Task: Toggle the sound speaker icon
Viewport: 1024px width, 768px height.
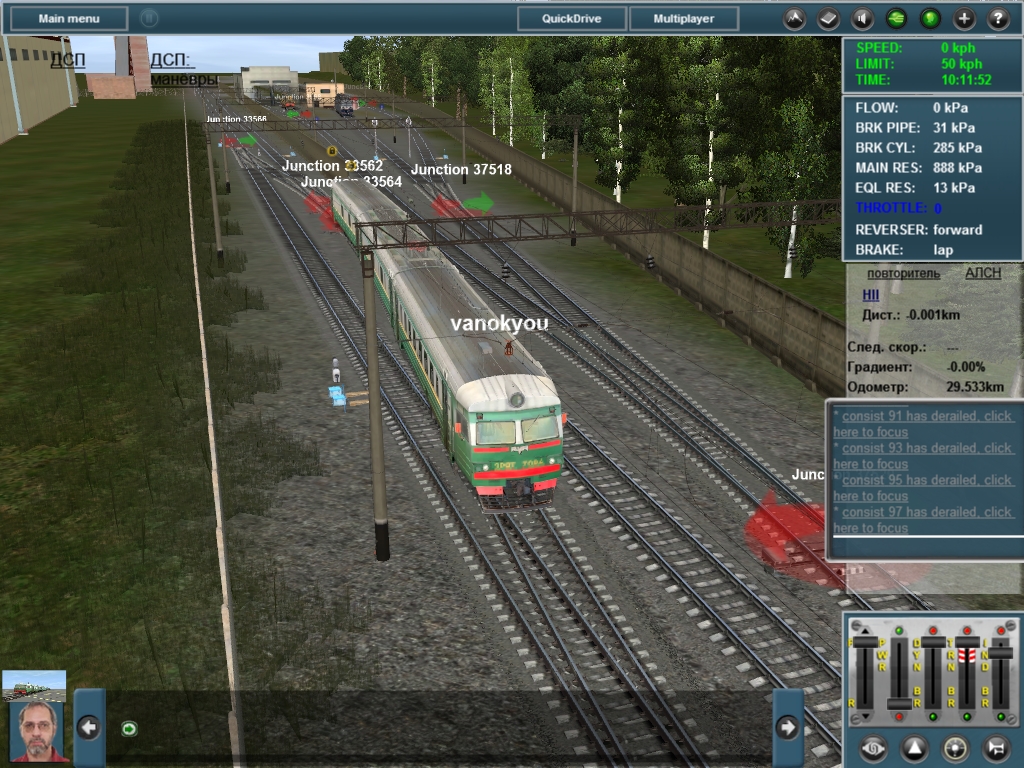Action: pos(862,18)
